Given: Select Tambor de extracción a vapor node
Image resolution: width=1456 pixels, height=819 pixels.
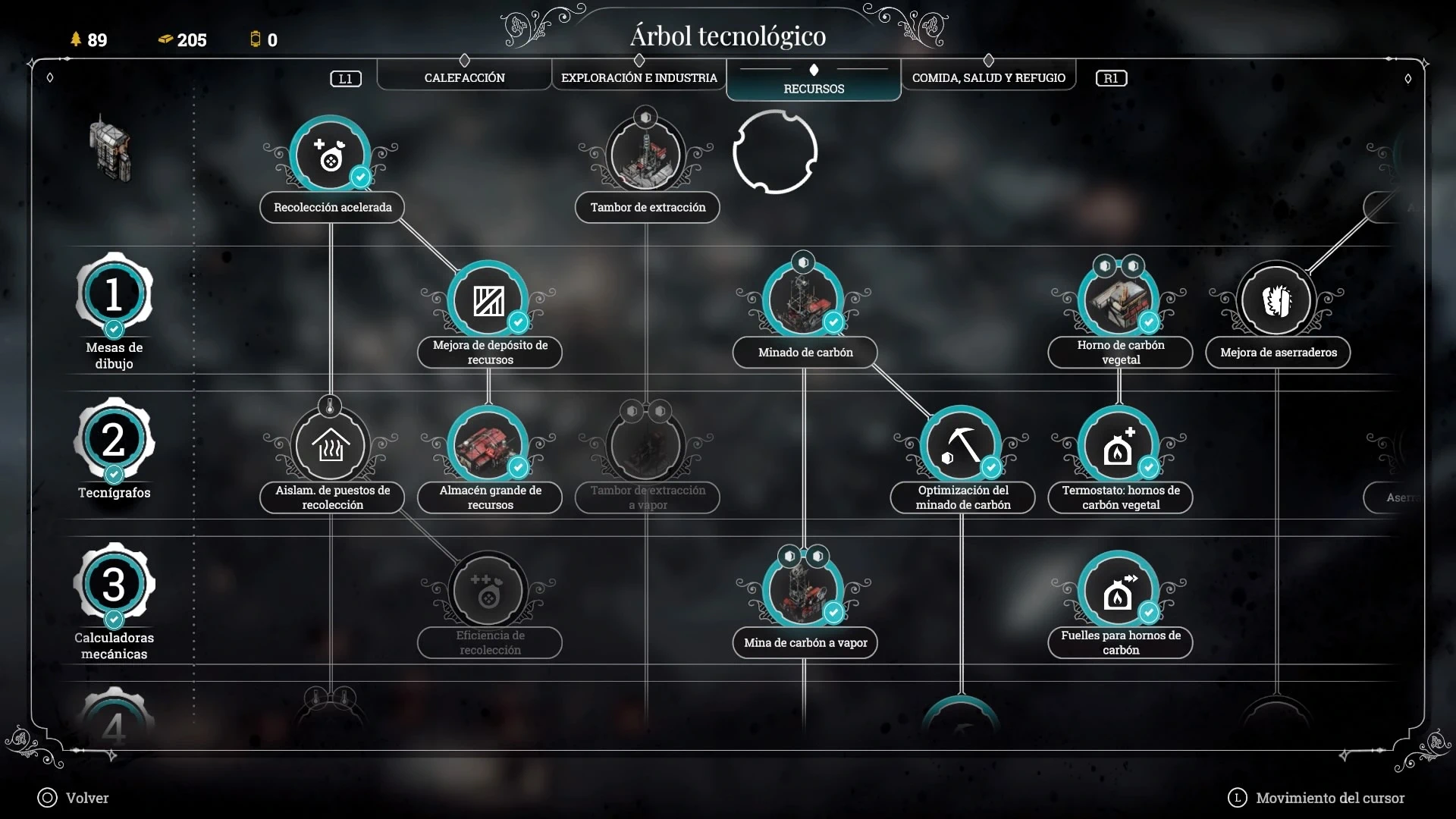Looking at the screenshot, I should coord(646,446).
